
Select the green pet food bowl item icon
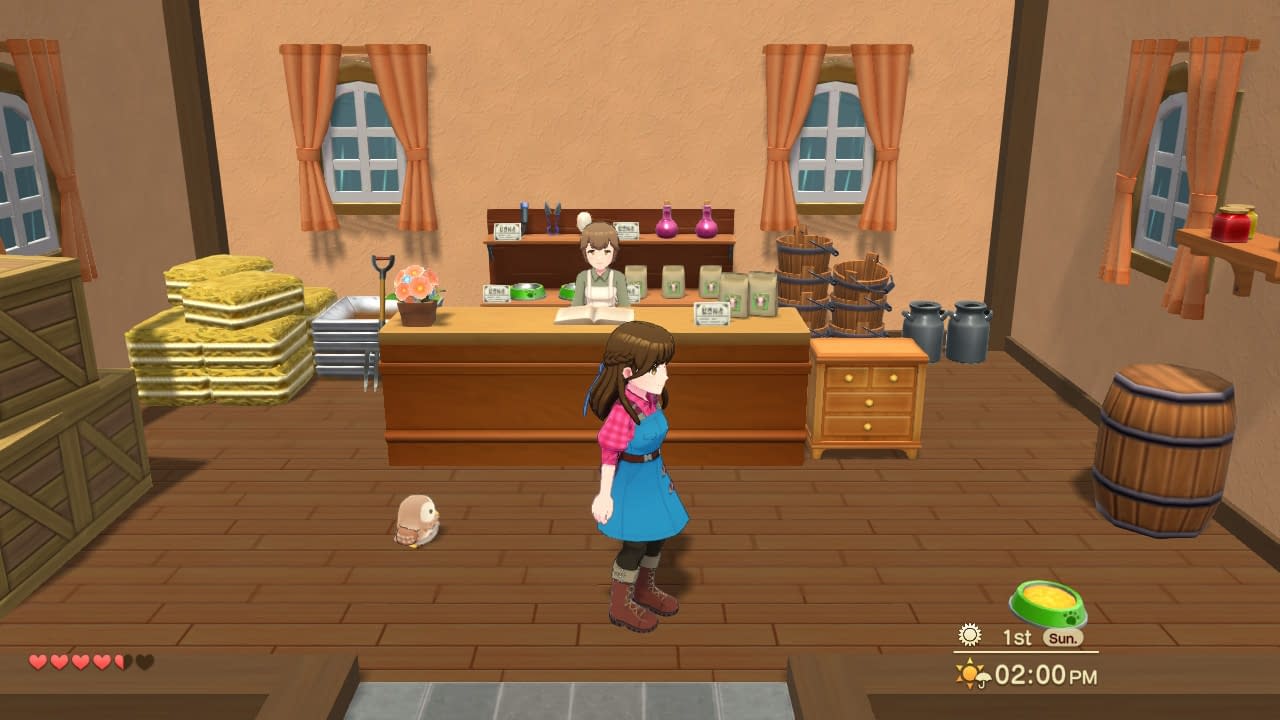pos(1047,603)
